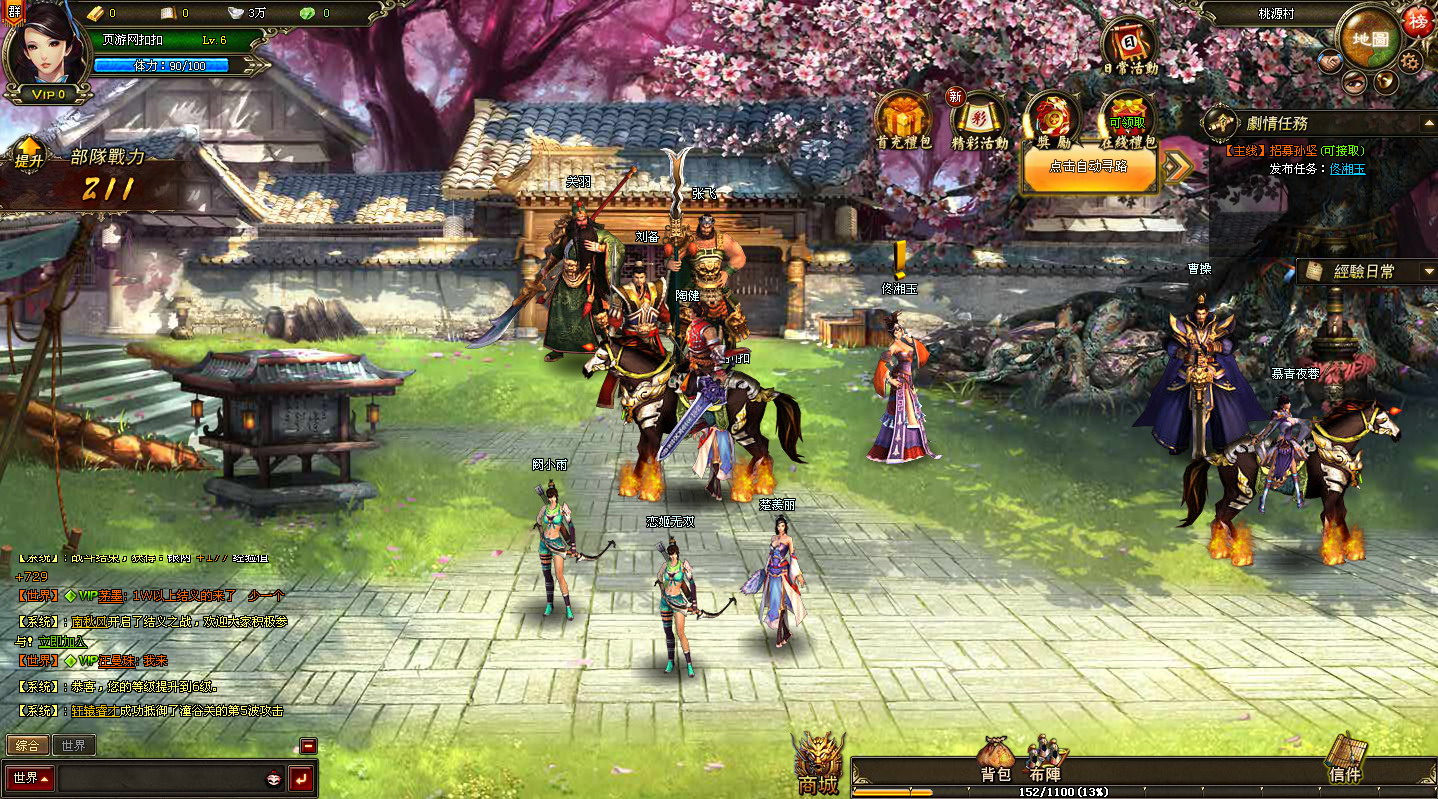Open the 精彩活動 events scroll
The width and height of the screenshot is (1438, 799).
click(979, 120)
